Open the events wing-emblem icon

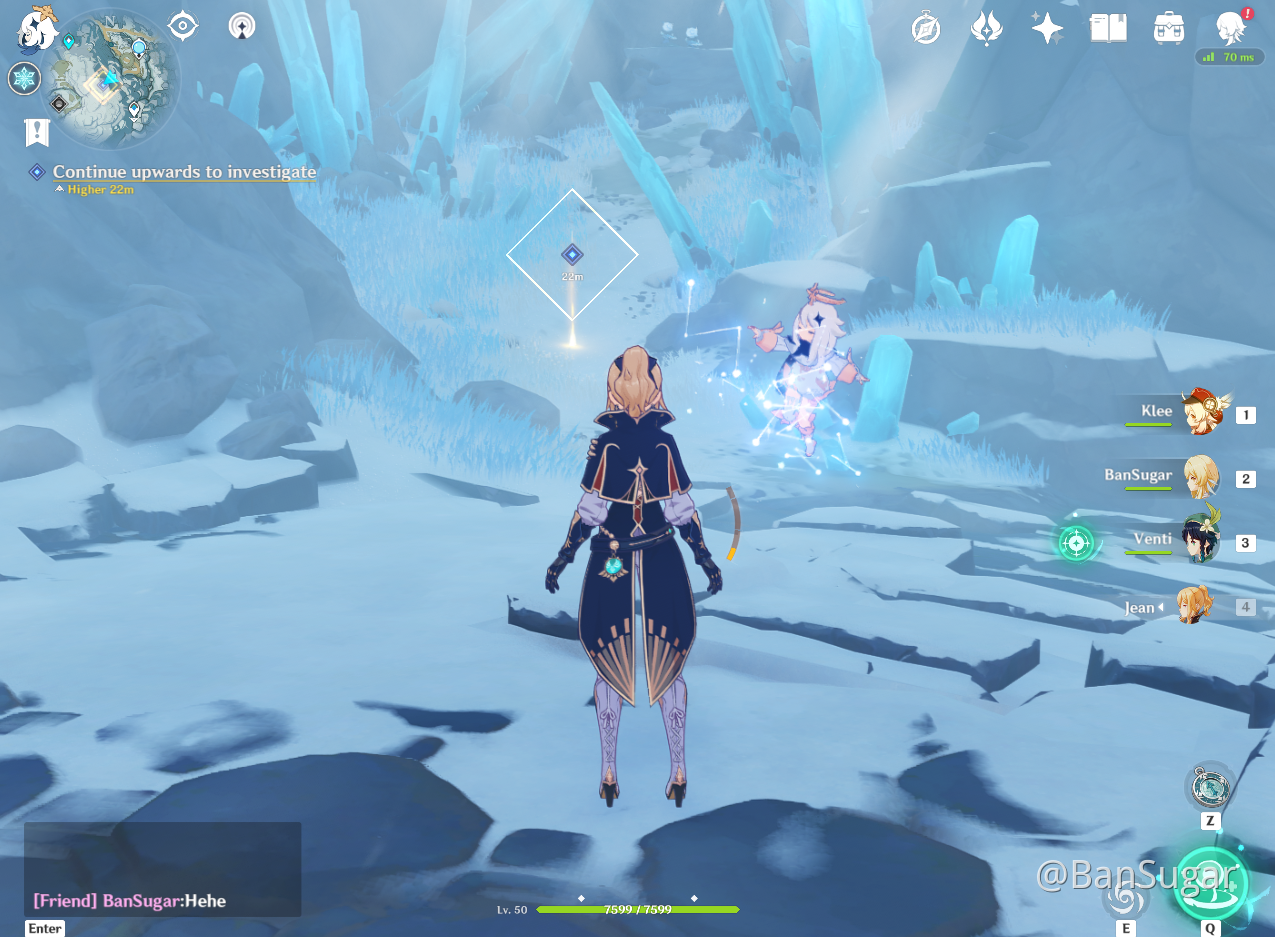pos(986,28)
